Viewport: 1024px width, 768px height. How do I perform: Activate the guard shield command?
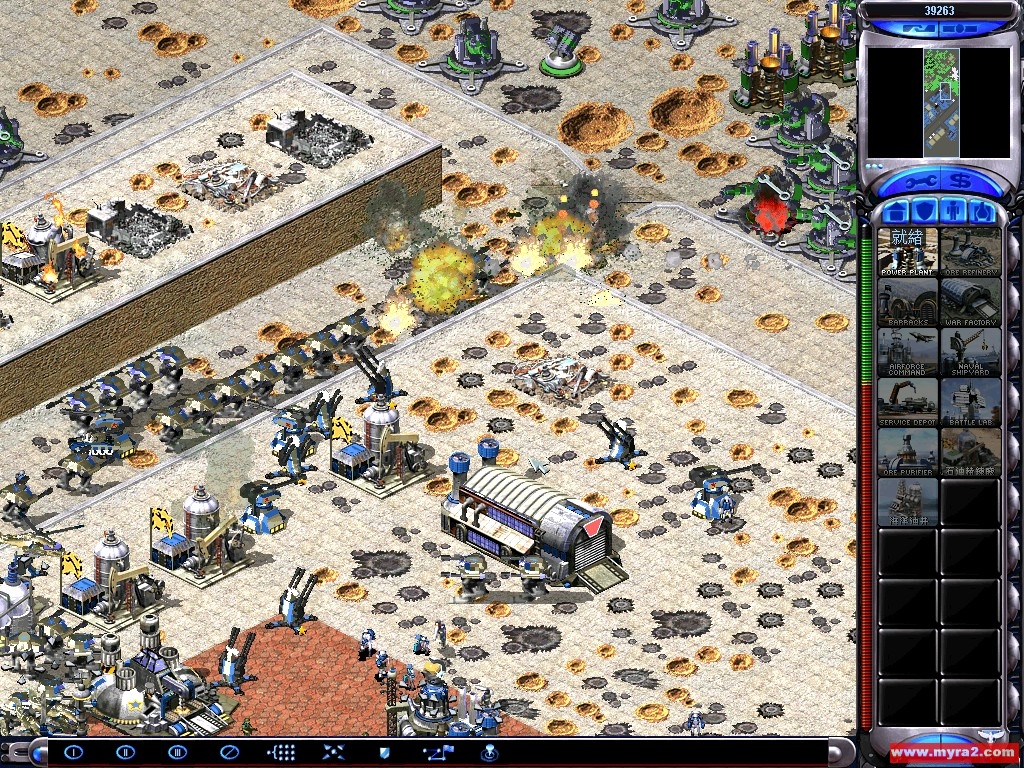pyautogui.click(x=384, y=752)
